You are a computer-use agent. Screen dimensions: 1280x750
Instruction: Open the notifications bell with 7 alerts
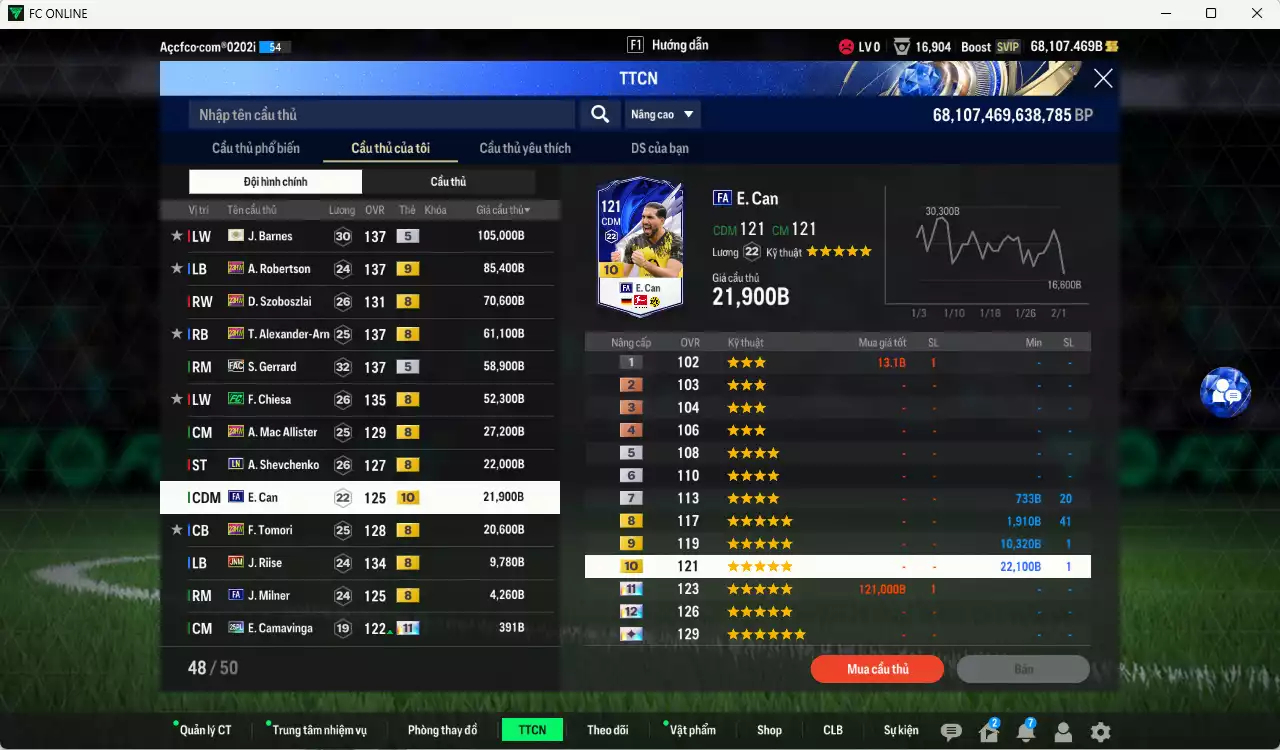click(x=1026, y=732)
